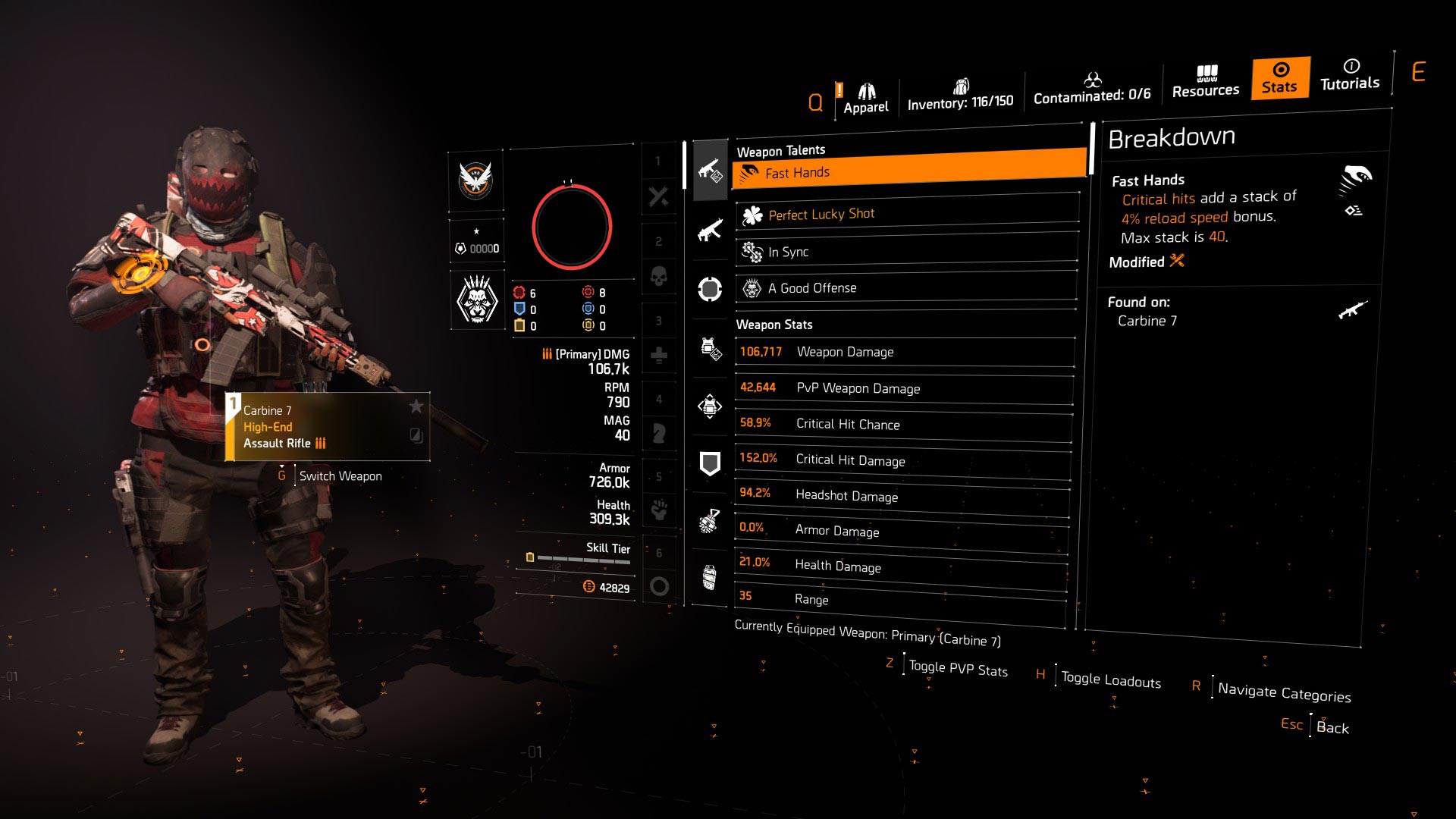Click Back at the bottom right
Image resolution: width=1456 pixels, height=819 pixels.
(x=1332, y=727)
